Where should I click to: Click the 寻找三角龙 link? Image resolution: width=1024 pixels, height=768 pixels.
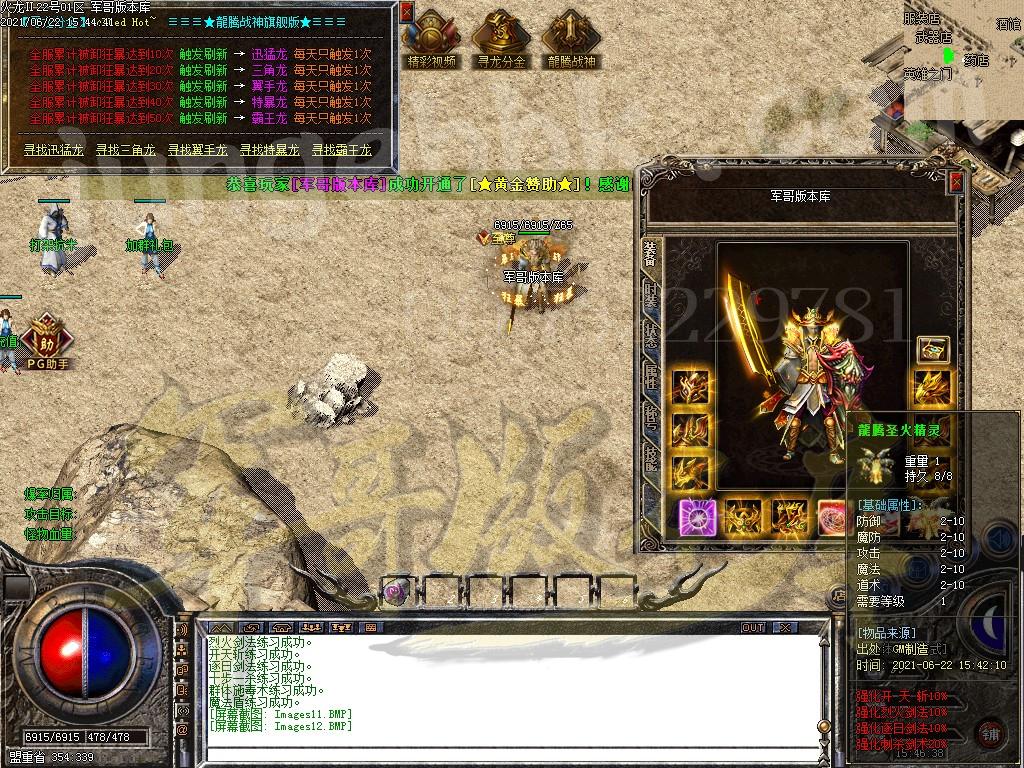click(126, 150)
